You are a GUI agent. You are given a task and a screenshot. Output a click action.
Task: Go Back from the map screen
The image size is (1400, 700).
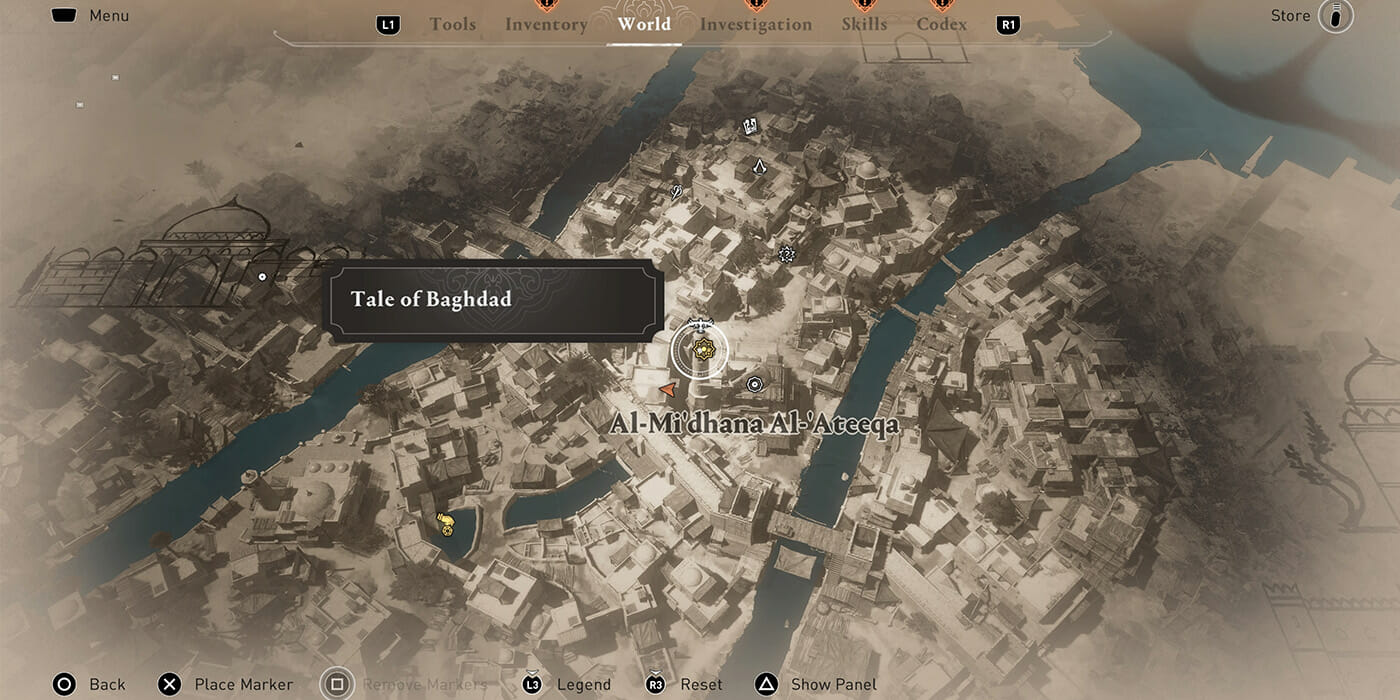[91, 685]
